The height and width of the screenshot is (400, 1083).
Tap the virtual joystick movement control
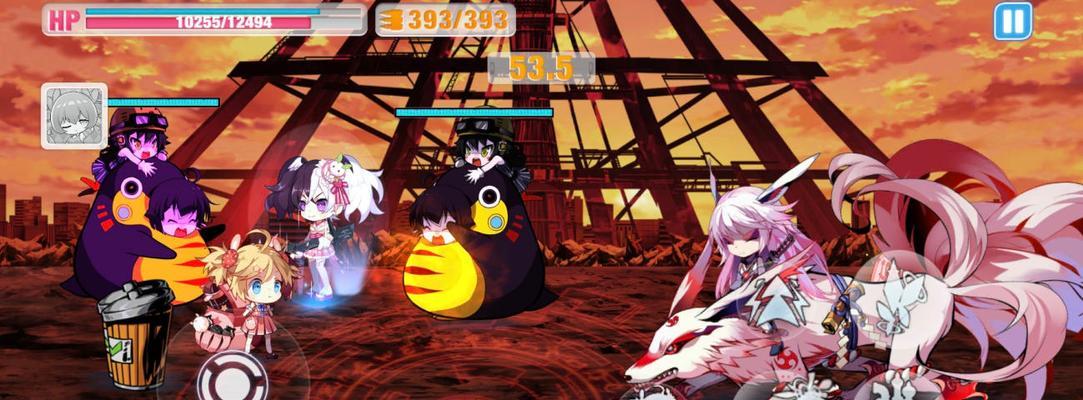[231, 377]
